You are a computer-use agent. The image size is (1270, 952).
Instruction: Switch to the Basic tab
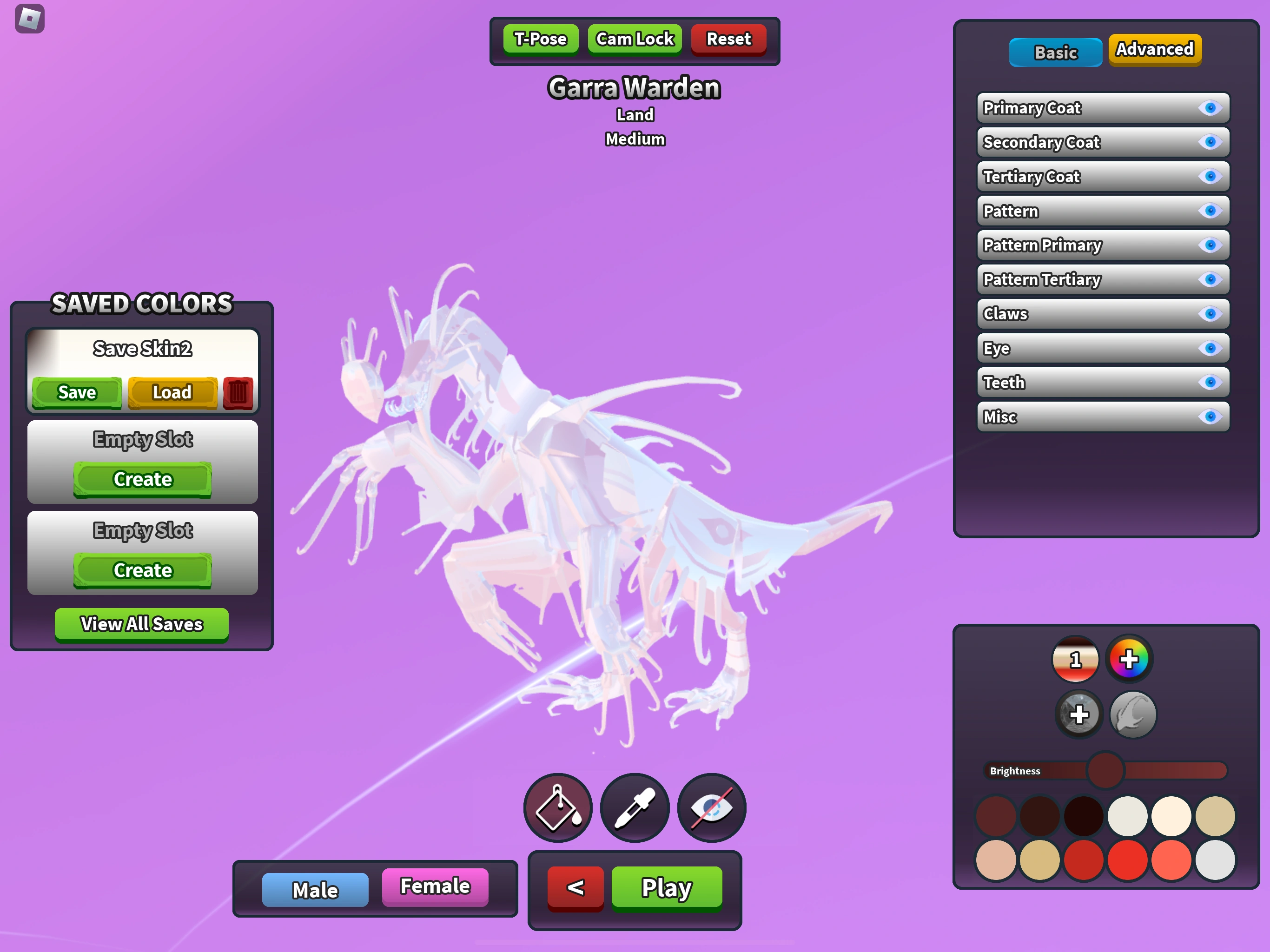tap(1055, 52)
